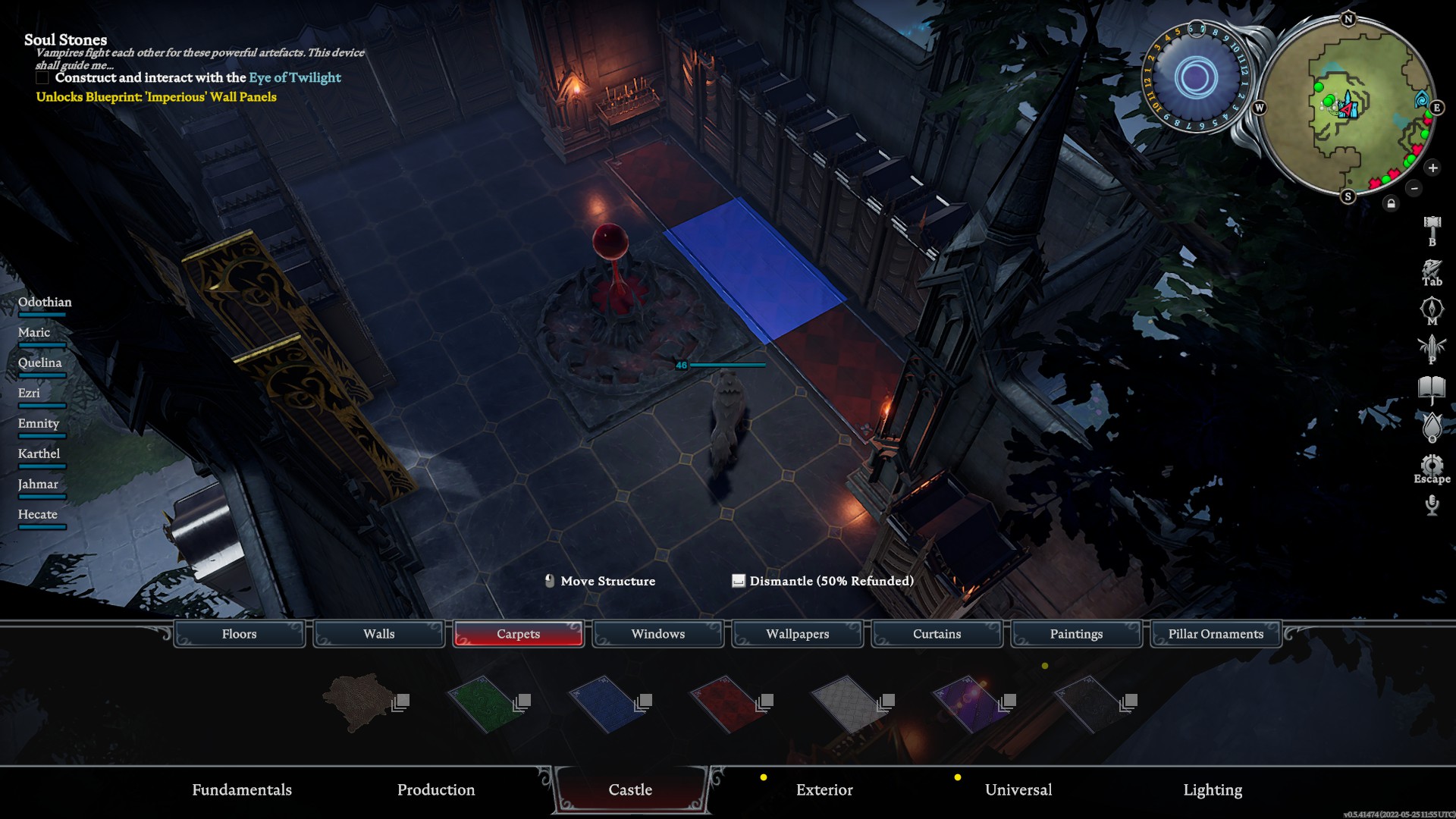Open the Walls category
The width and height of the screenshot is (1456, 819).
[378, 634]
